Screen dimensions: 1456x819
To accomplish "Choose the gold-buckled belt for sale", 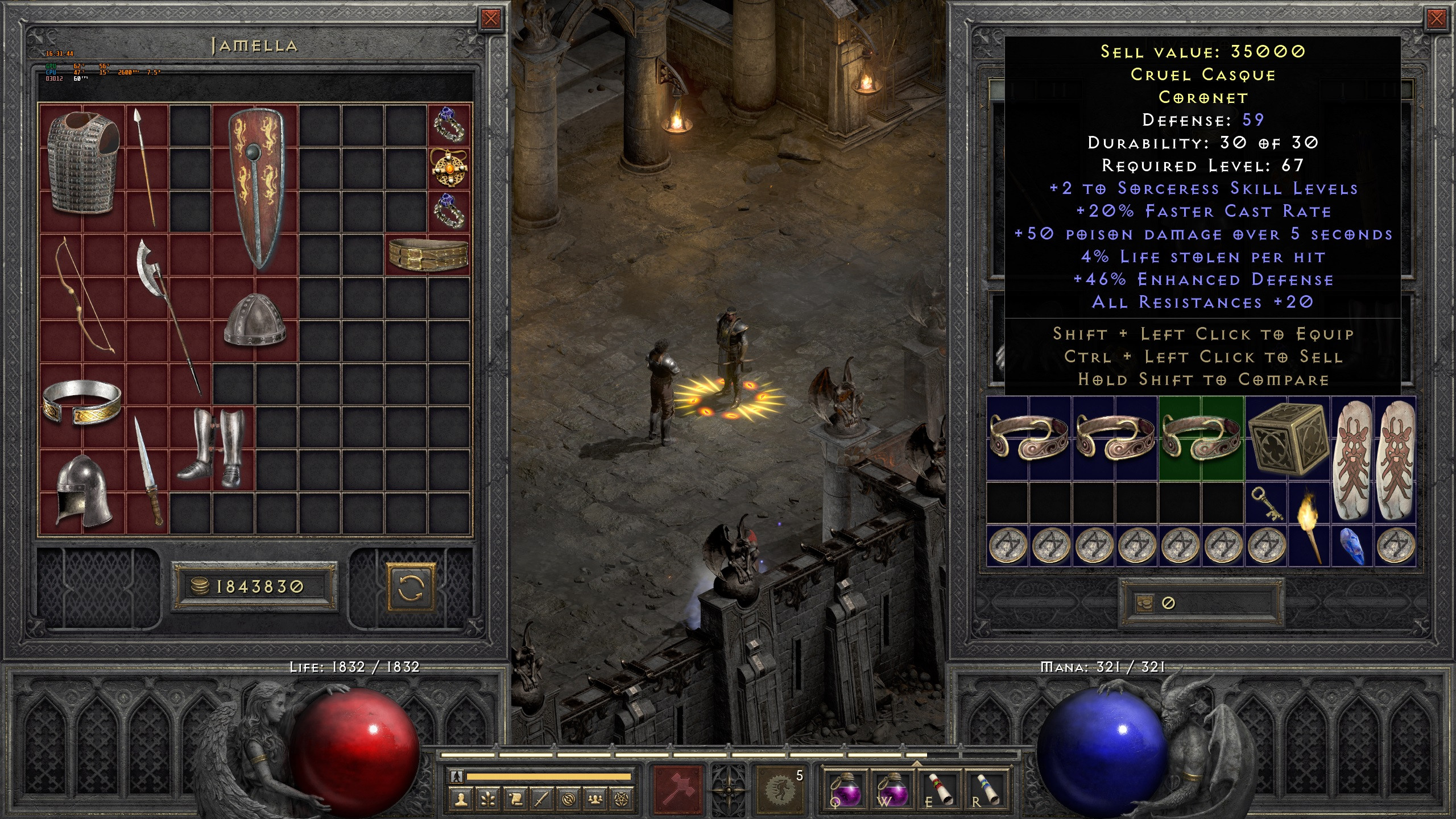I will pos(428,255).
